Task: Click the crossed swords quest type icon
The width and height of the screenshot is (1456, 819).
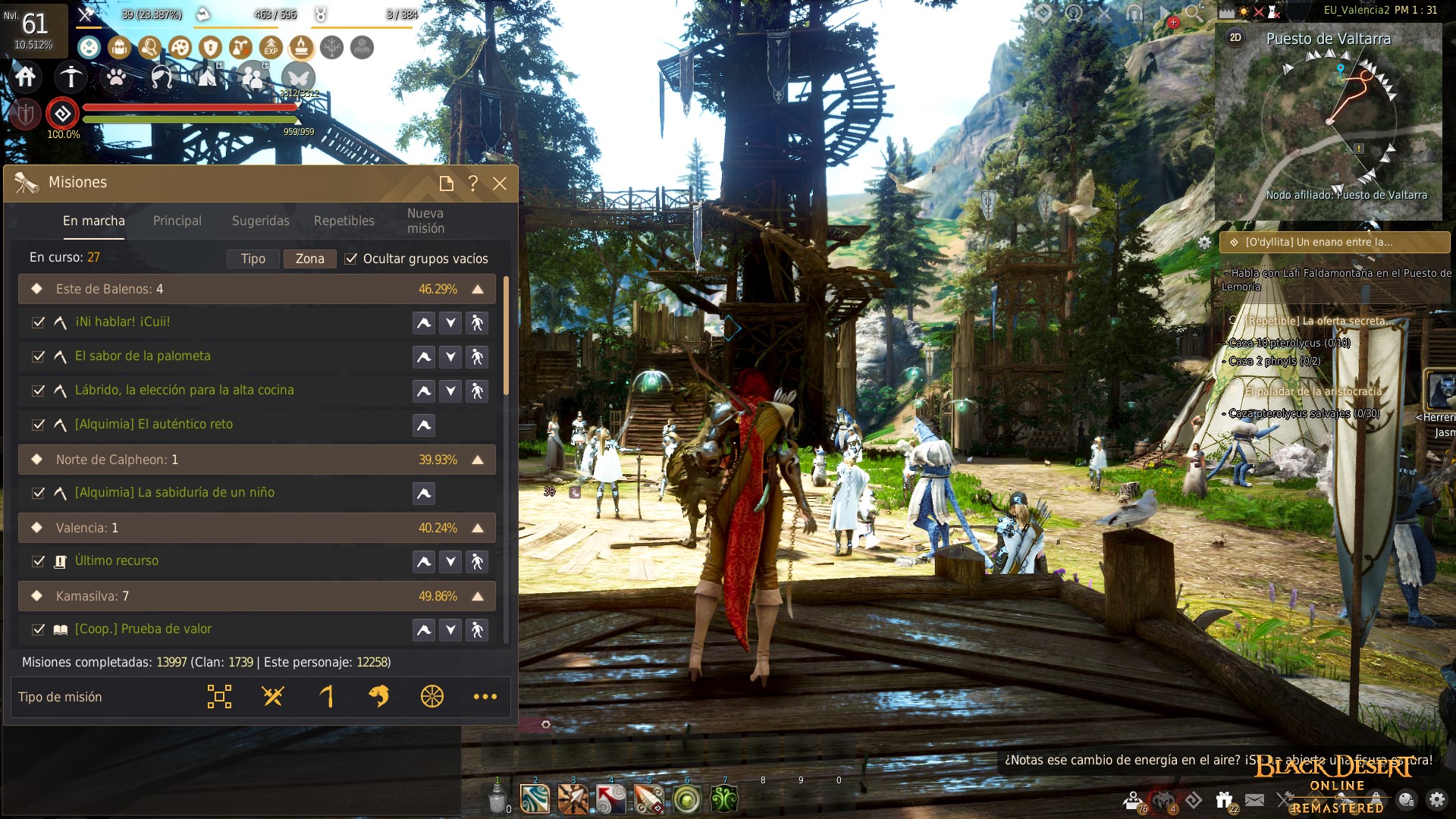Action: point(271,696)
